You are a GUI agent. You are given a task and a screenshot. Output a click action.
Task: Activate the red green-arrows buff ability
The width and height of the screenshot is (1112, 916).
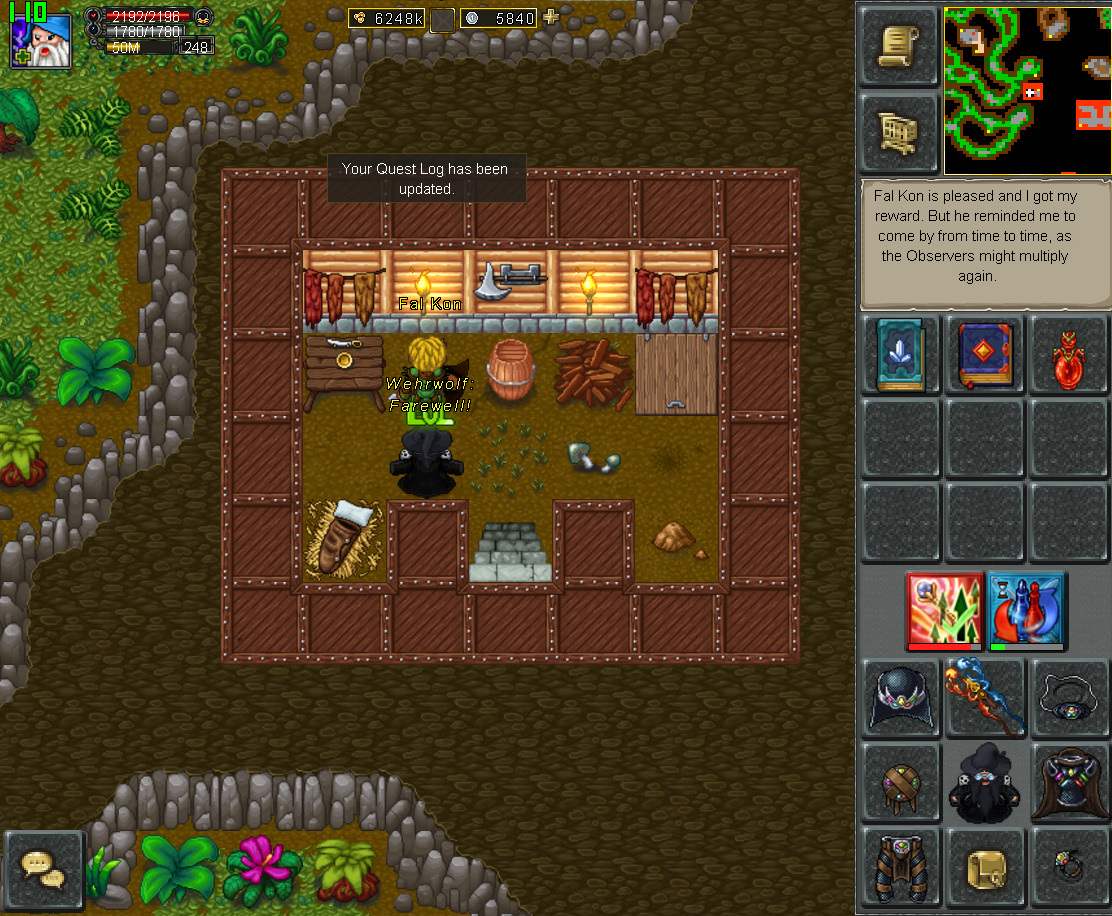click(x=943, y=610)
